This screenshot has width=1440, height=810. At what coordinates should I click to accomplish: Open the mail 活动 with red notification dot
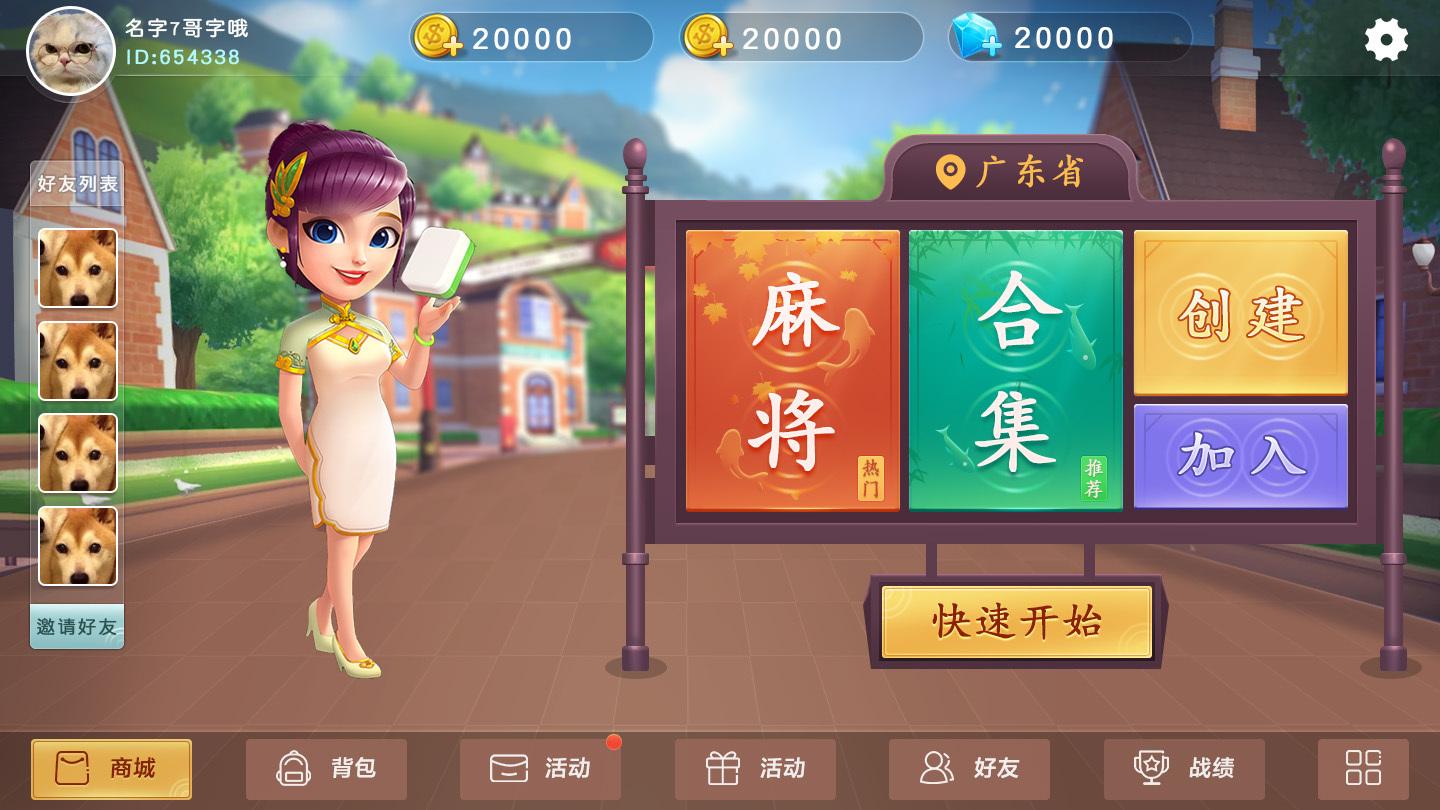point(539,769)
